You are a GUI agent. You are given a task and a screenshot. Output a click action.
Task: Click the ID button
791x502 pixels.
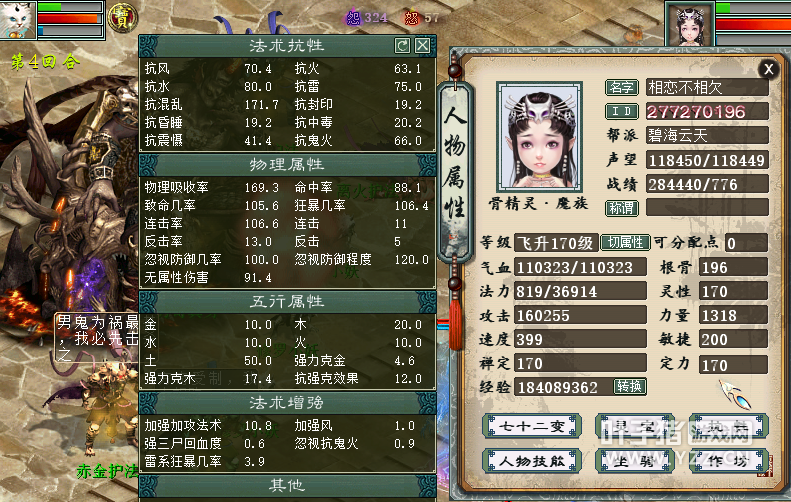(x=621, y=111)
